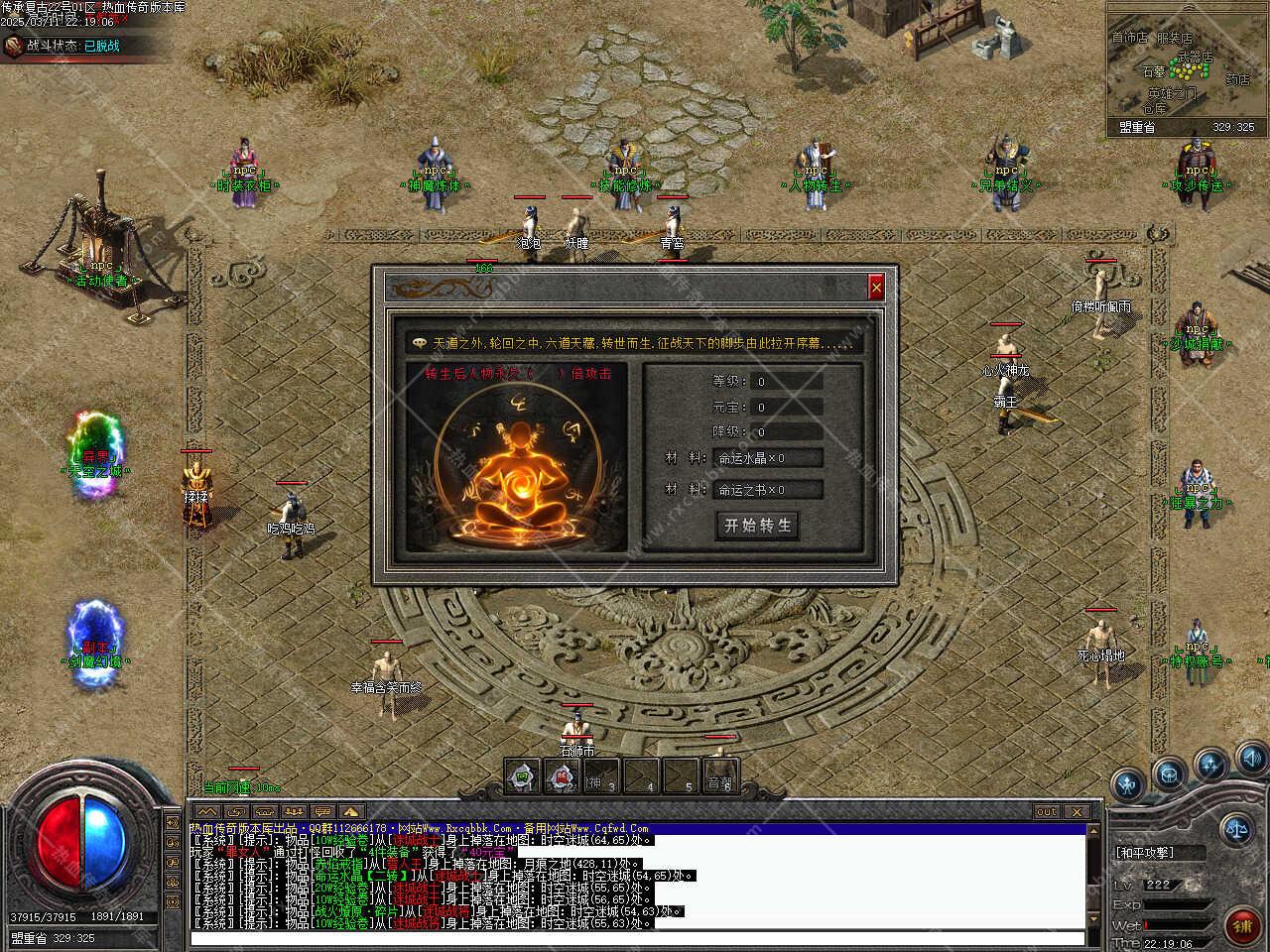
Task: Open the character status icon
Action: click(1127, 786)
